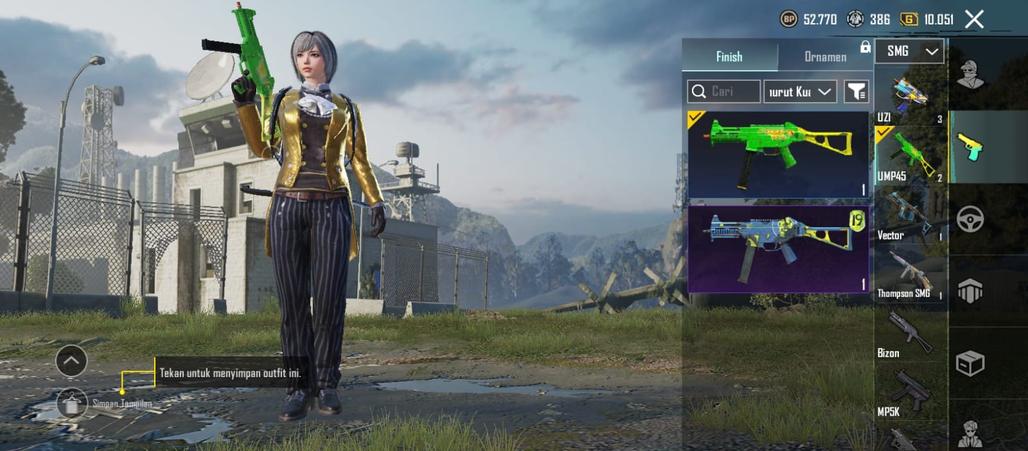
Task: Pick Thompson SMG from the weapon list
Action: tap(909, 274)
